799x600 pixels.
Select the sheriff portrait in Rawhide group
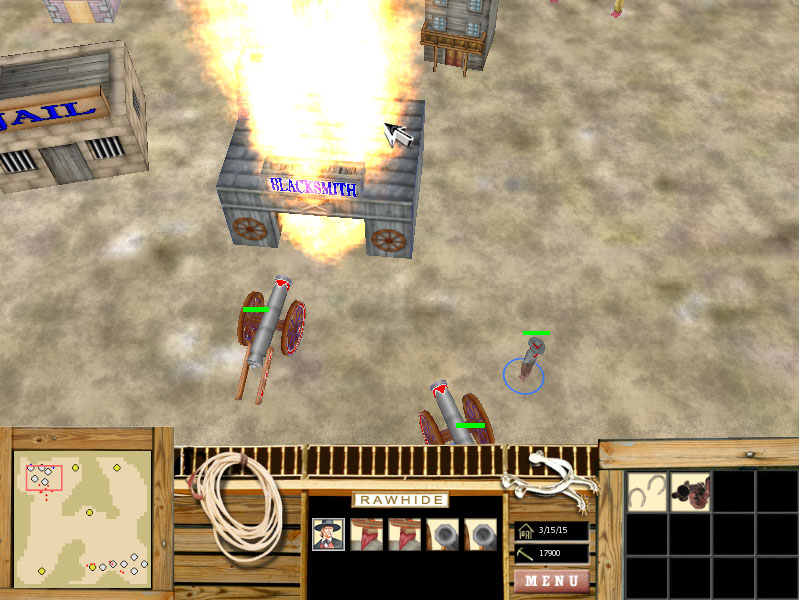(328, 535)
